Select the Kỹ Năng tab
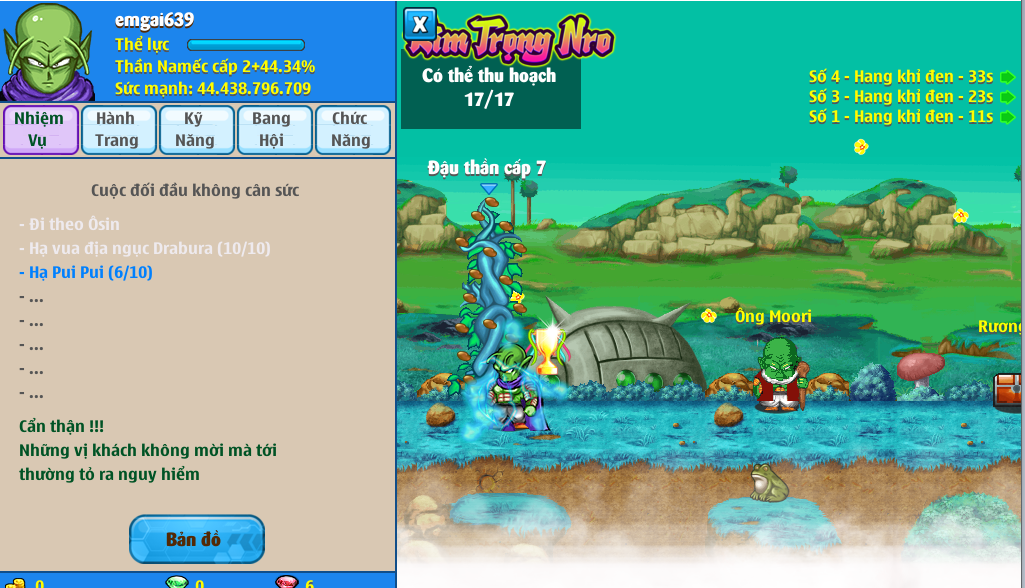The width and height of the screenshot is (1025, 588). [x=196, y=130]
